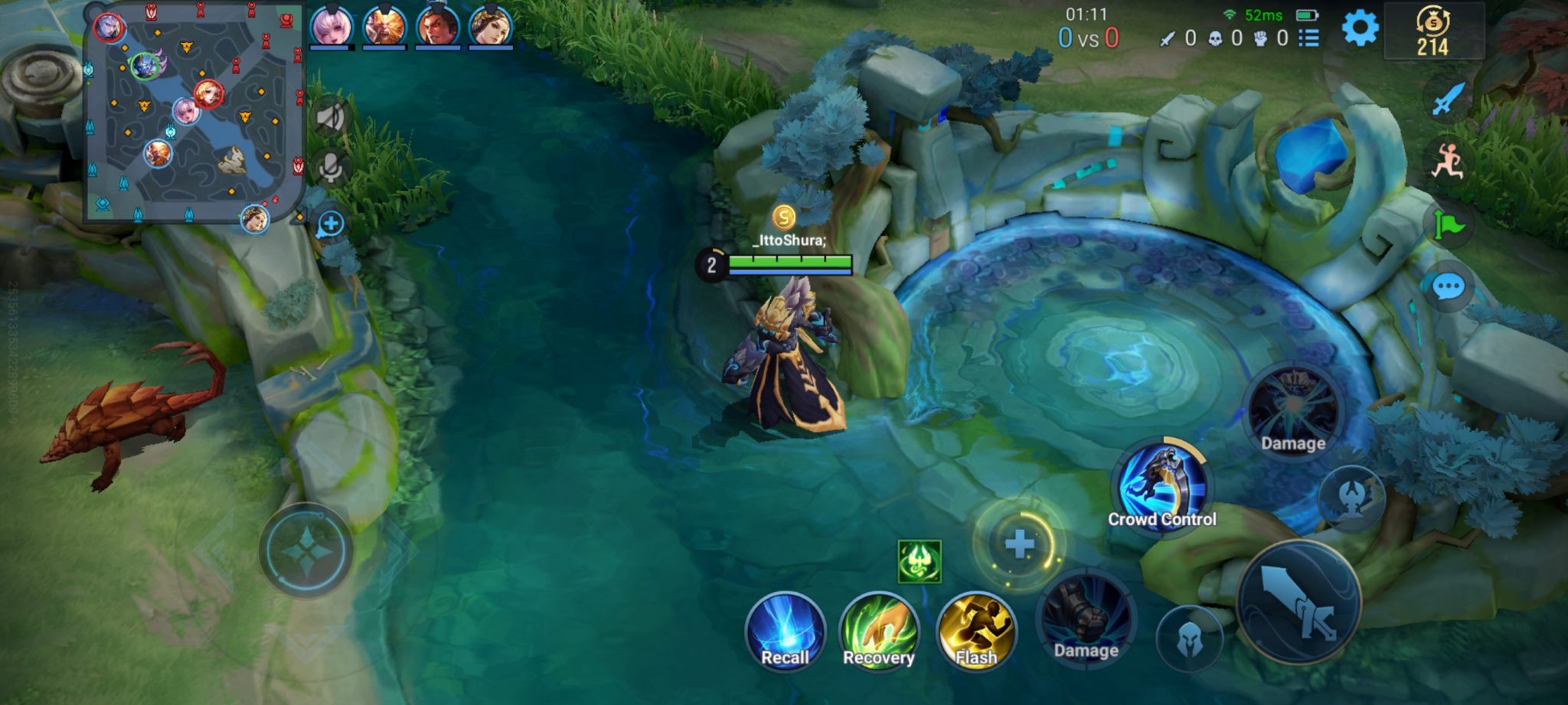Viewport: 1568px width, 705px height.
Task: Open the quick chat plus bubble
Action: (x=331, y=224)
